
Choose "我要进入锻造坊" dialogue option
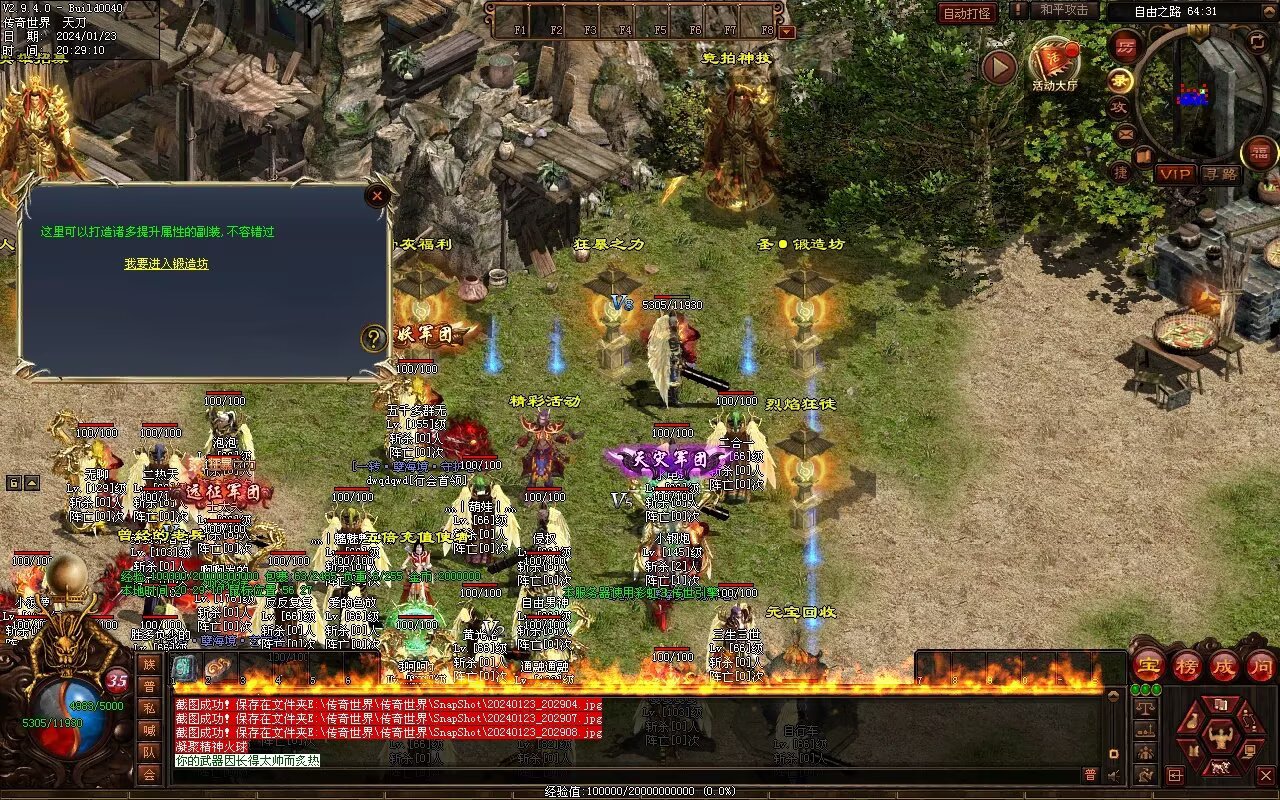click(166, 264)
